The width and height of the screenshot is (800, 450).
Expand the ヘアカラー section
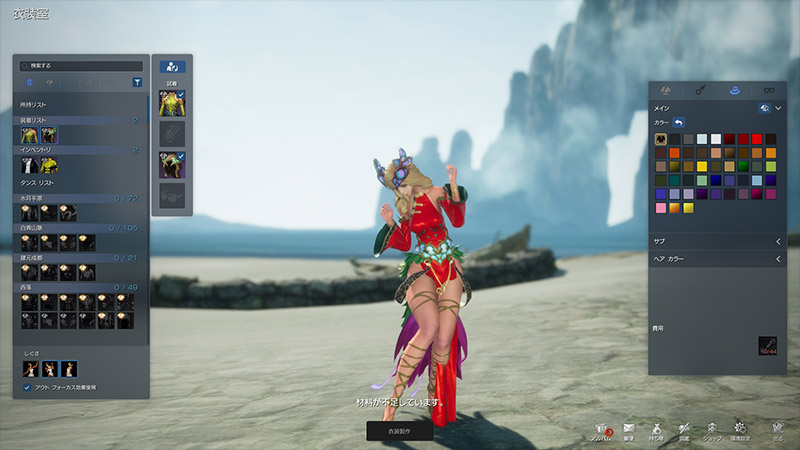pyautogui.click(x=778, y=258)
